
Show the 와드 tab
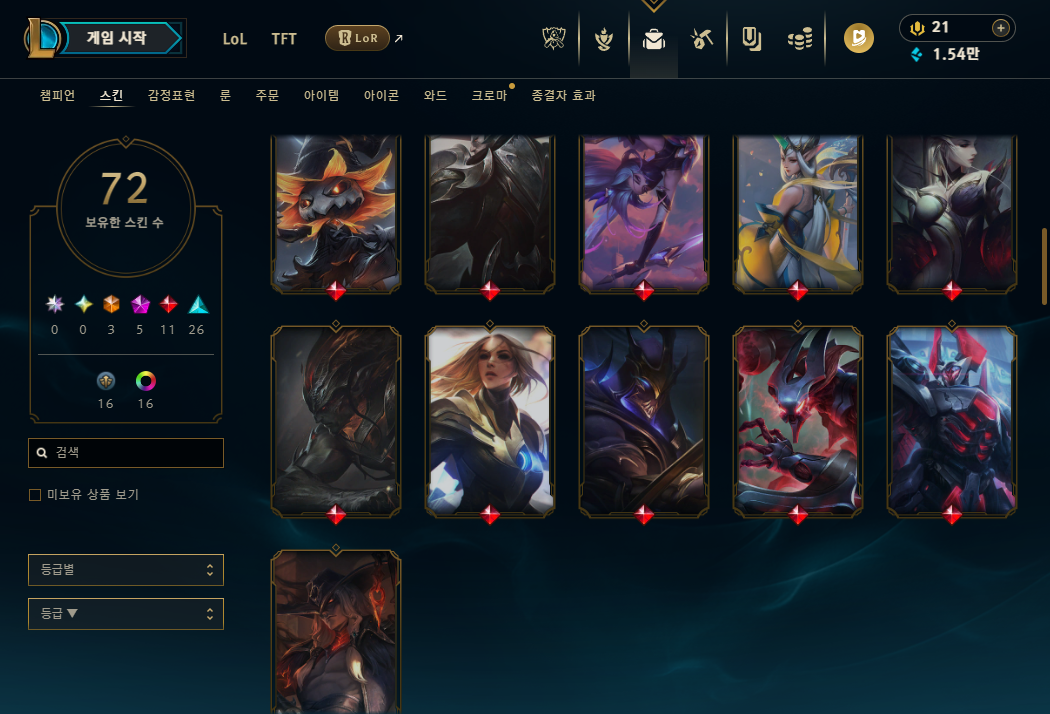point(435,96)
